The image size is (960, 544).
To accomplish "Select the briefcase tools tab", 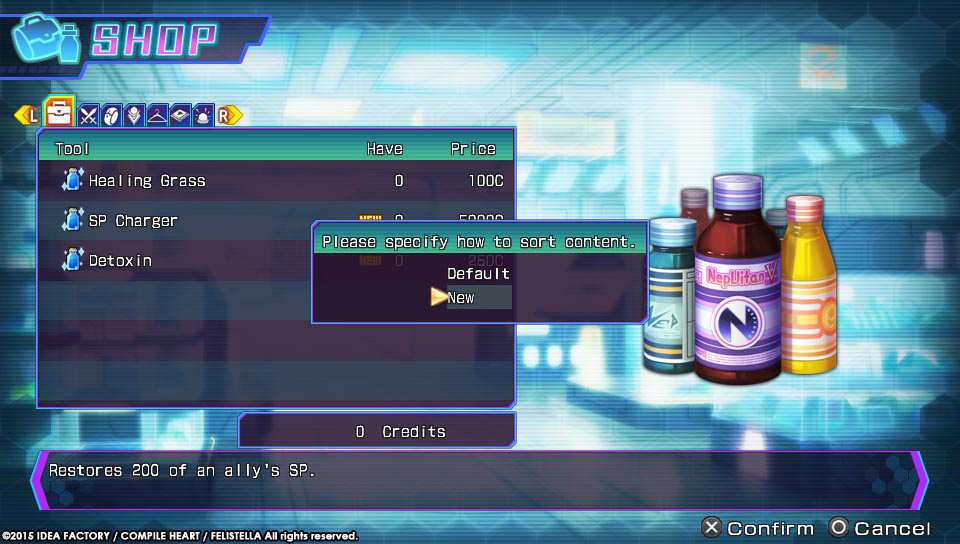I will point(60,111).
